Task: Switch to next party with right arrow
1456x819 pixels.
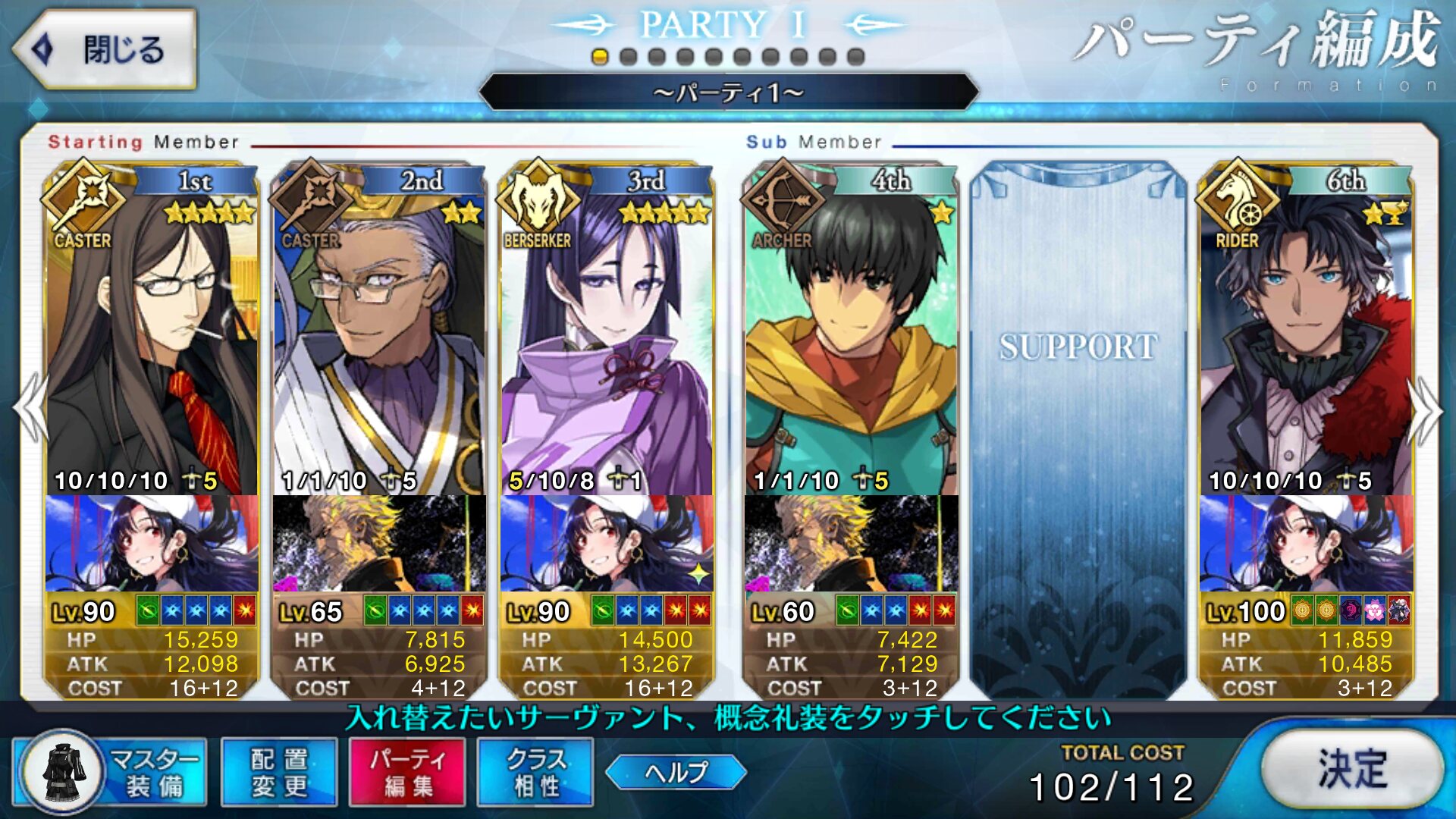Action: tap(1426, 409)
